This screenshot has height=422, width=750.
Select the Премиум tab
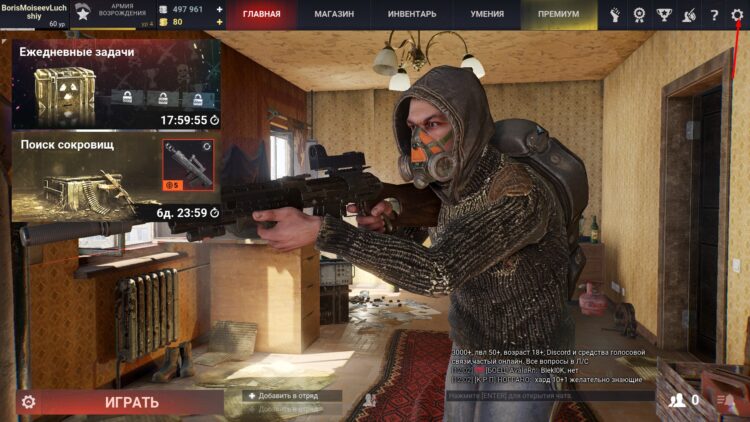click(558, 15)
